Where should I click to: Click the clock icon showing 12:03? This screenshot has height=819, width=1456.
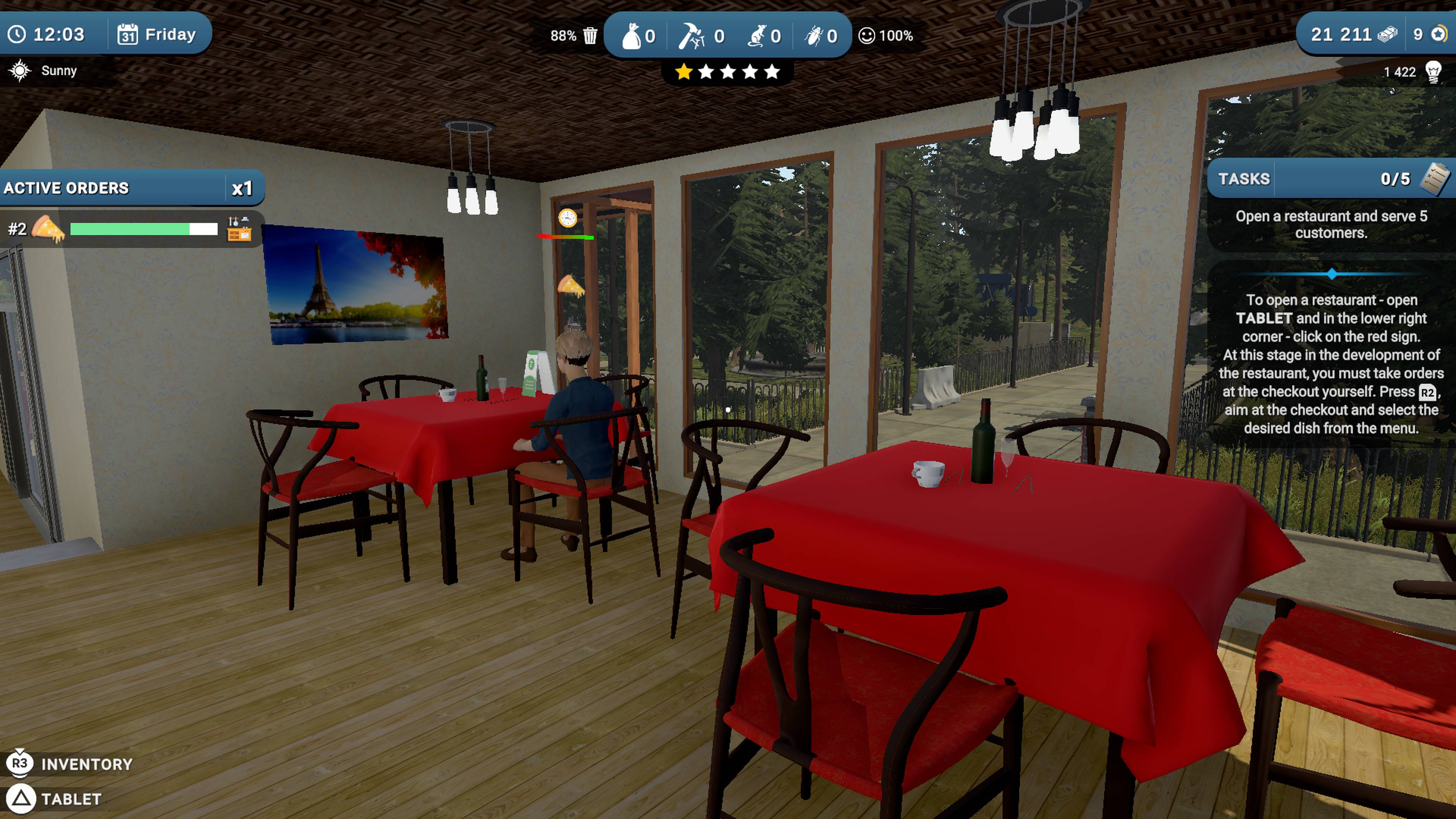coord(17,34)
